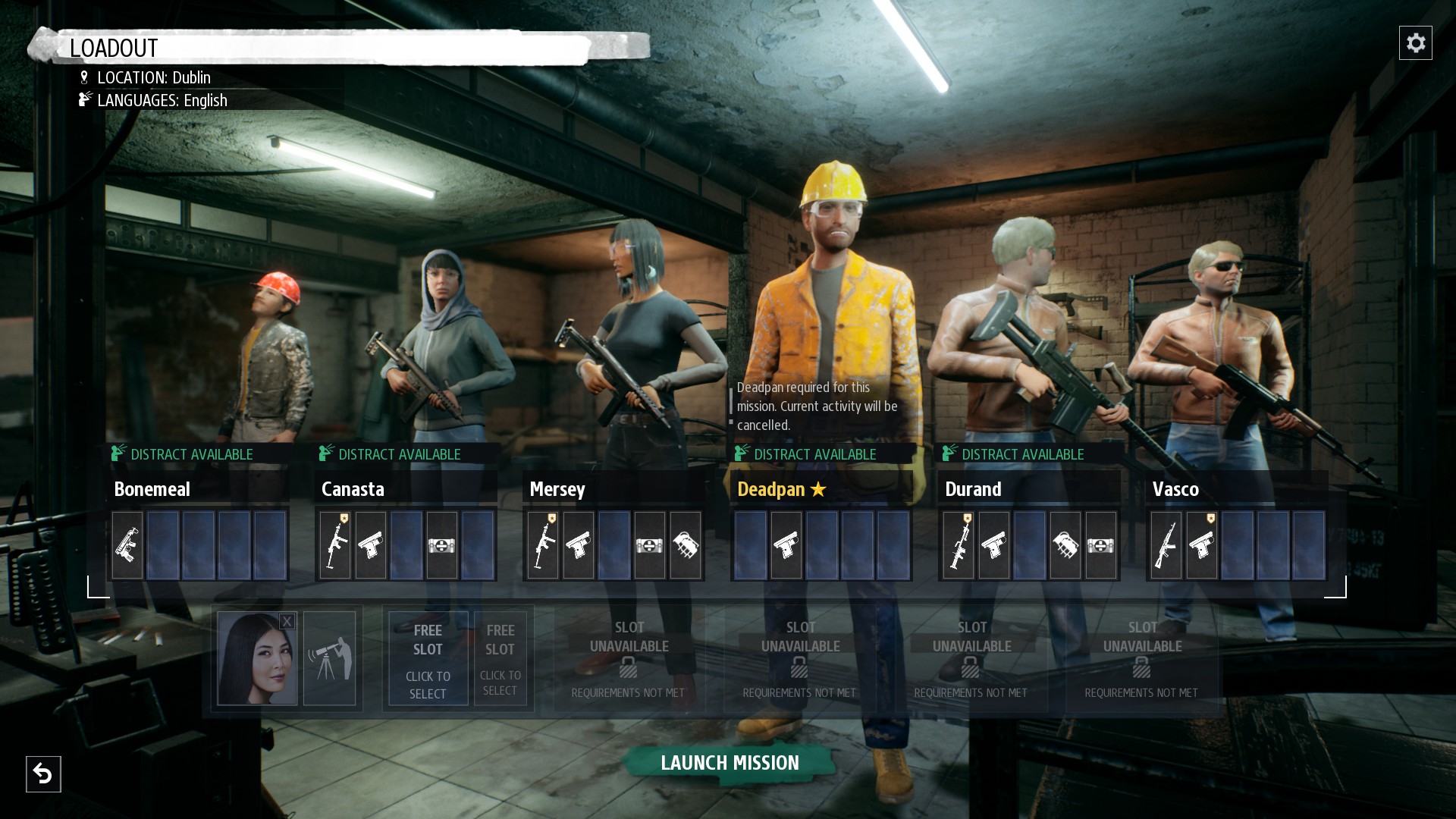Click the Distract Available badge above Canasta
This screenshot has width=1456, height=819.
pyautogui.click(x=391, y=454)
